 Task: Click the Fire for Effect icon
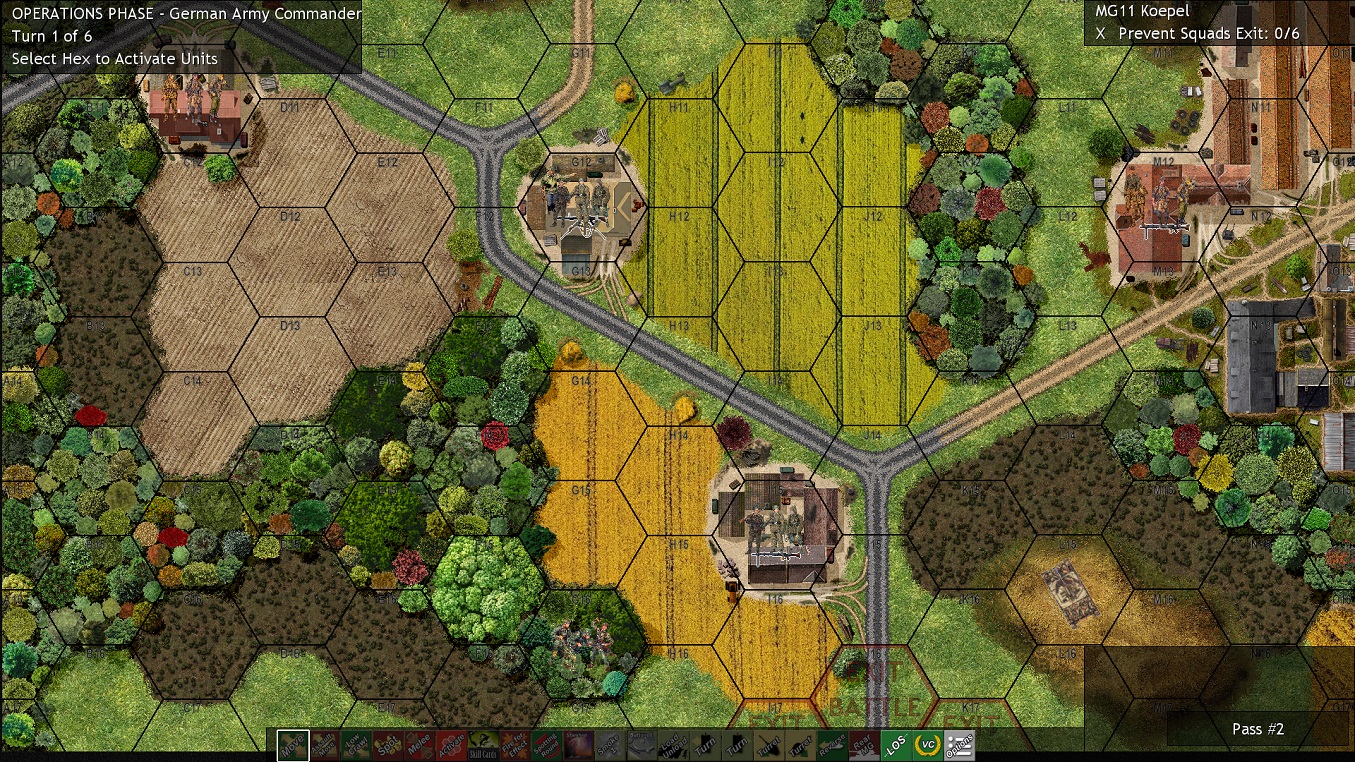click(514, 745)
